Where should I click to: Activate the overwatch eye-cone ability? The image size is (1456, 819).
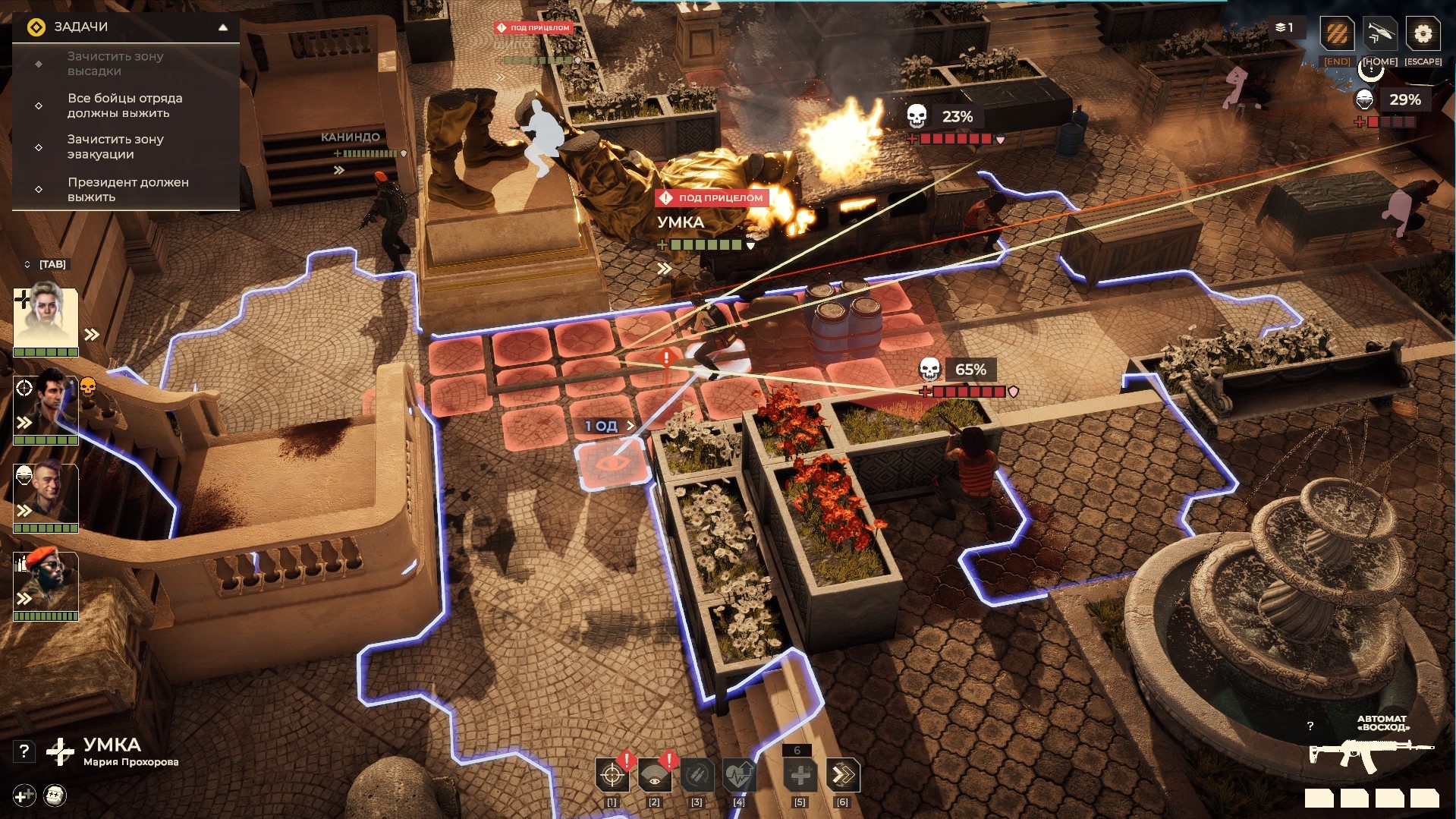(654, 776)
